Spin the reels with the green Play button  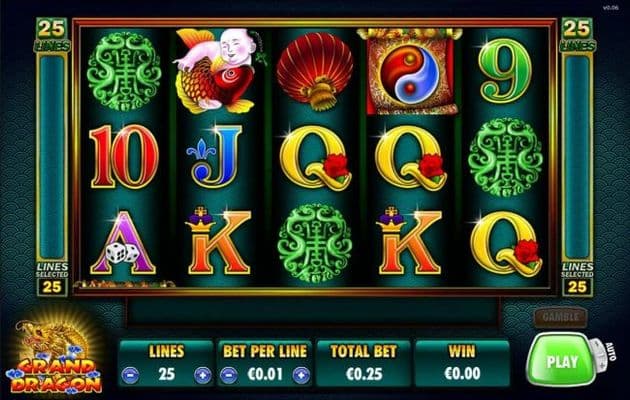point(560,361)
